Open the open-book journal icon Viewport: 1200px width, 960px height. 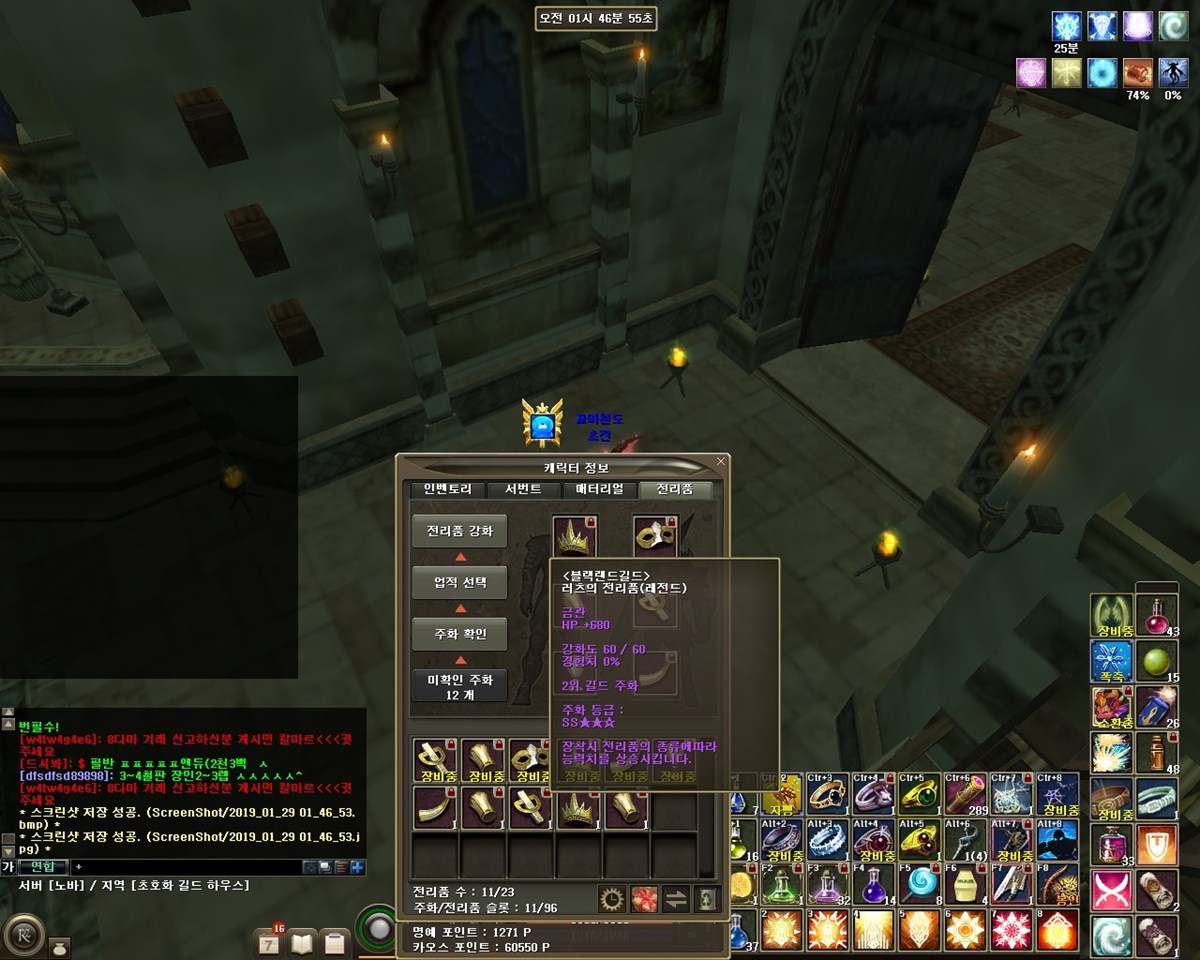click(302, 942)
